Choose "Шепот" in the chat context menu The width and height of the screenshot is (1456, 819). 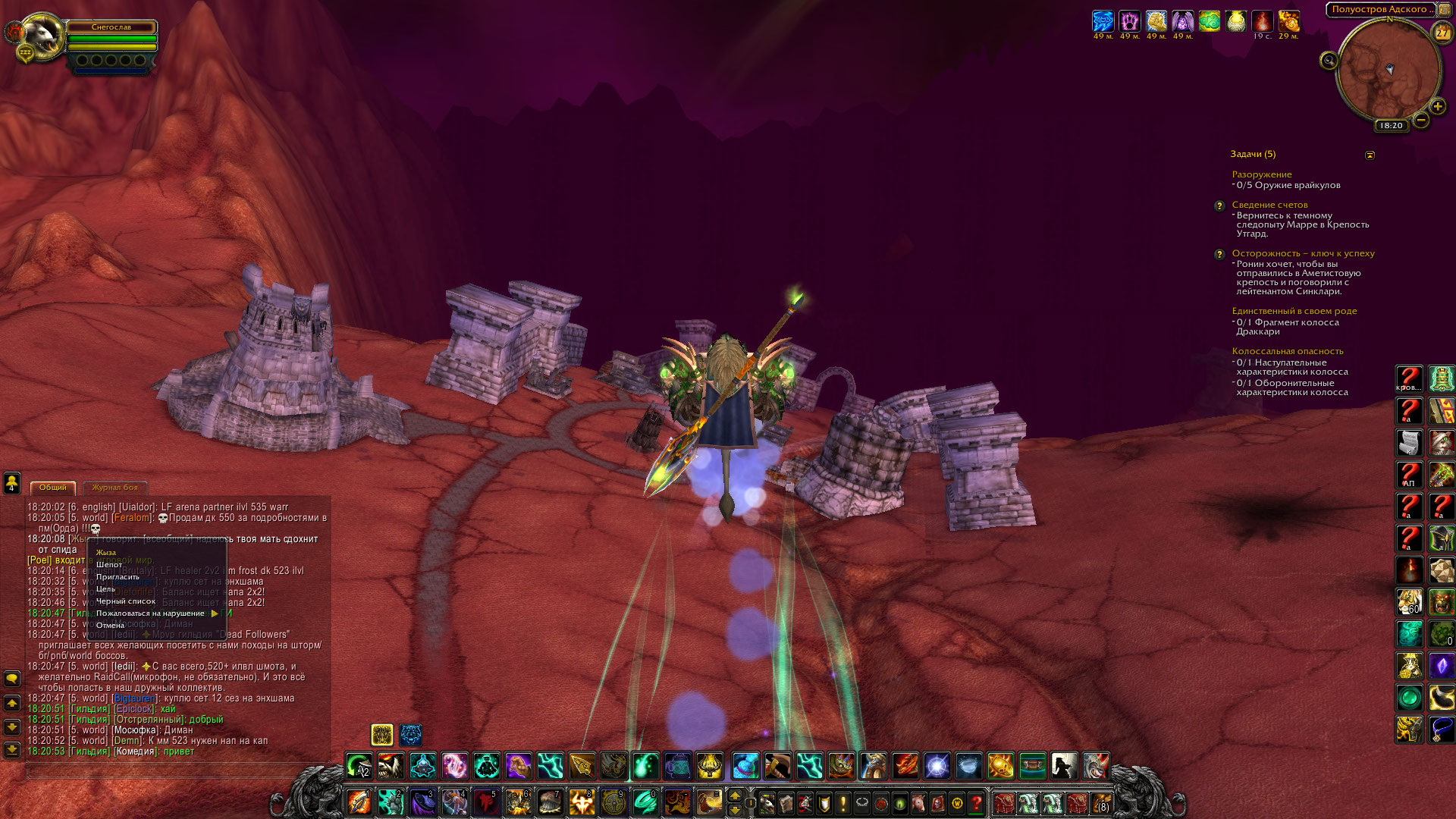pyautogui.click(x=109, y=565)
